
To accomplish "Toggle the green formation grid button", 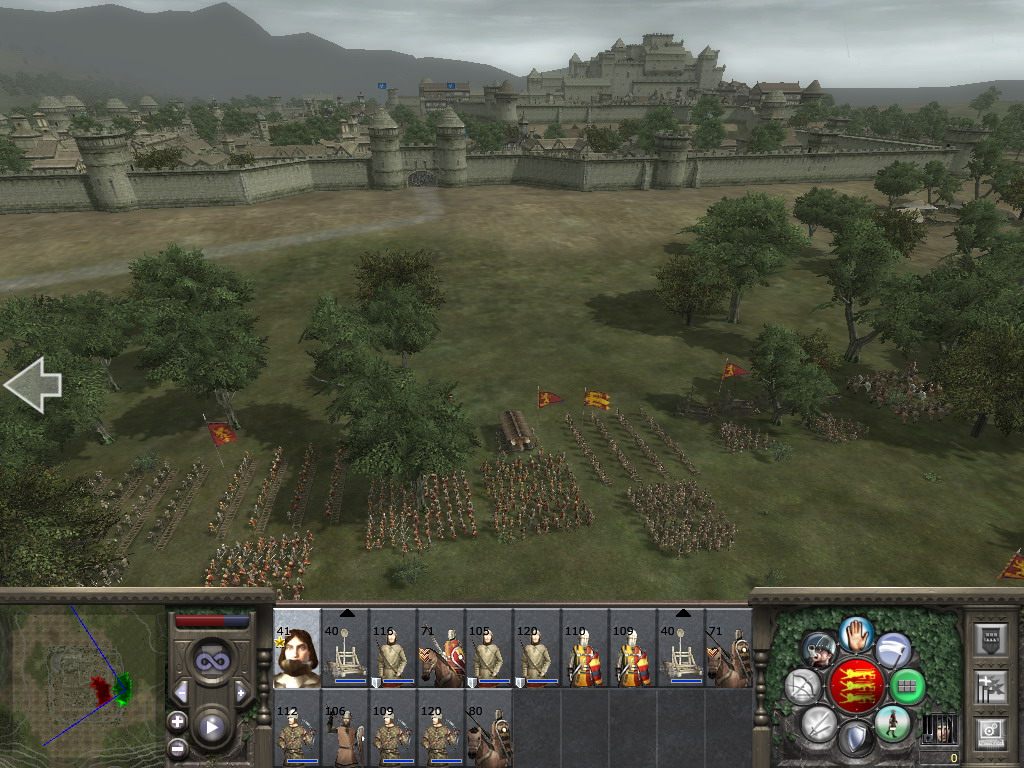I will coord(907,686).
